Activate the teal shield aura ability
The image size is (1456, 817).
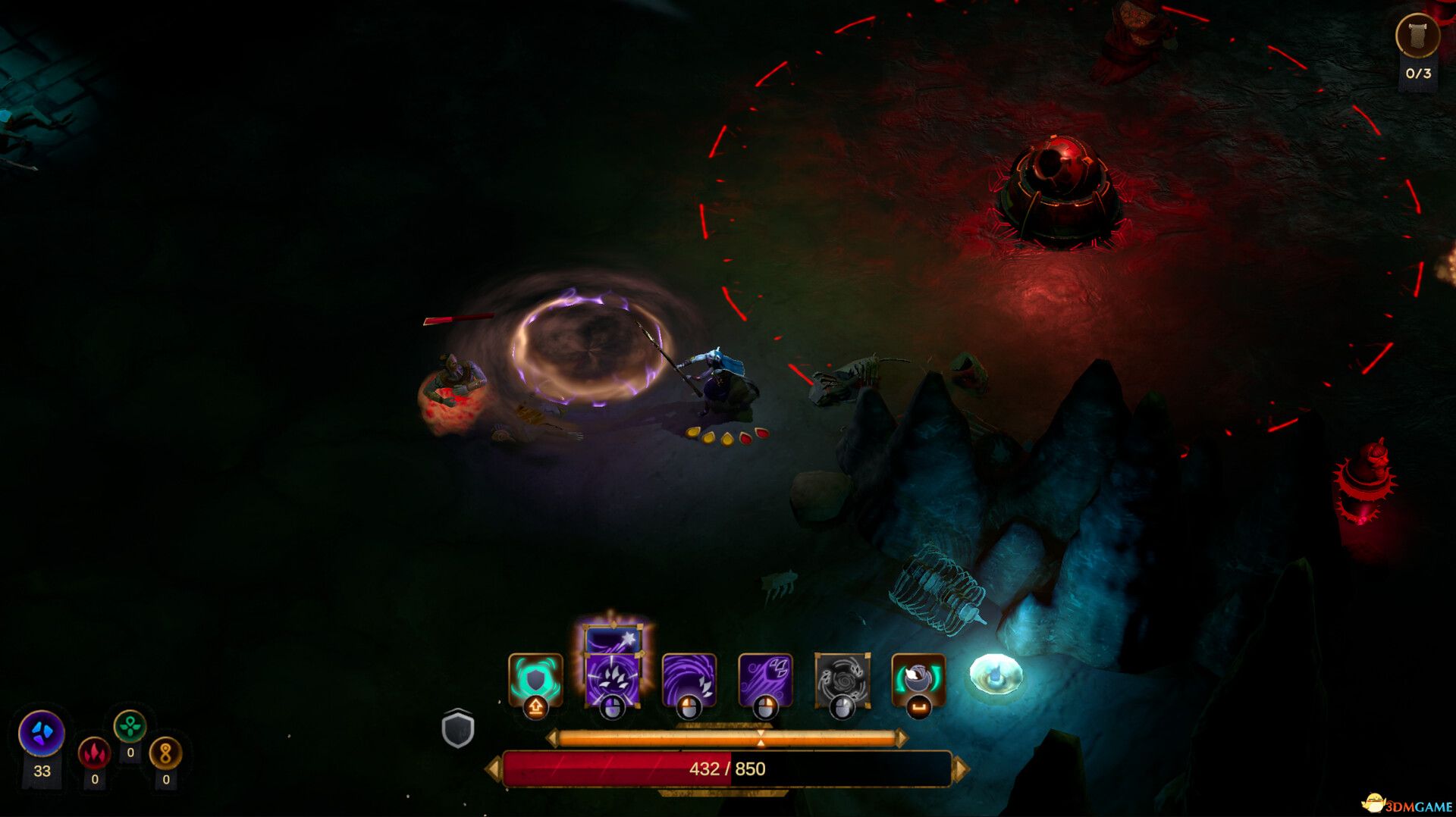point(535,679)
